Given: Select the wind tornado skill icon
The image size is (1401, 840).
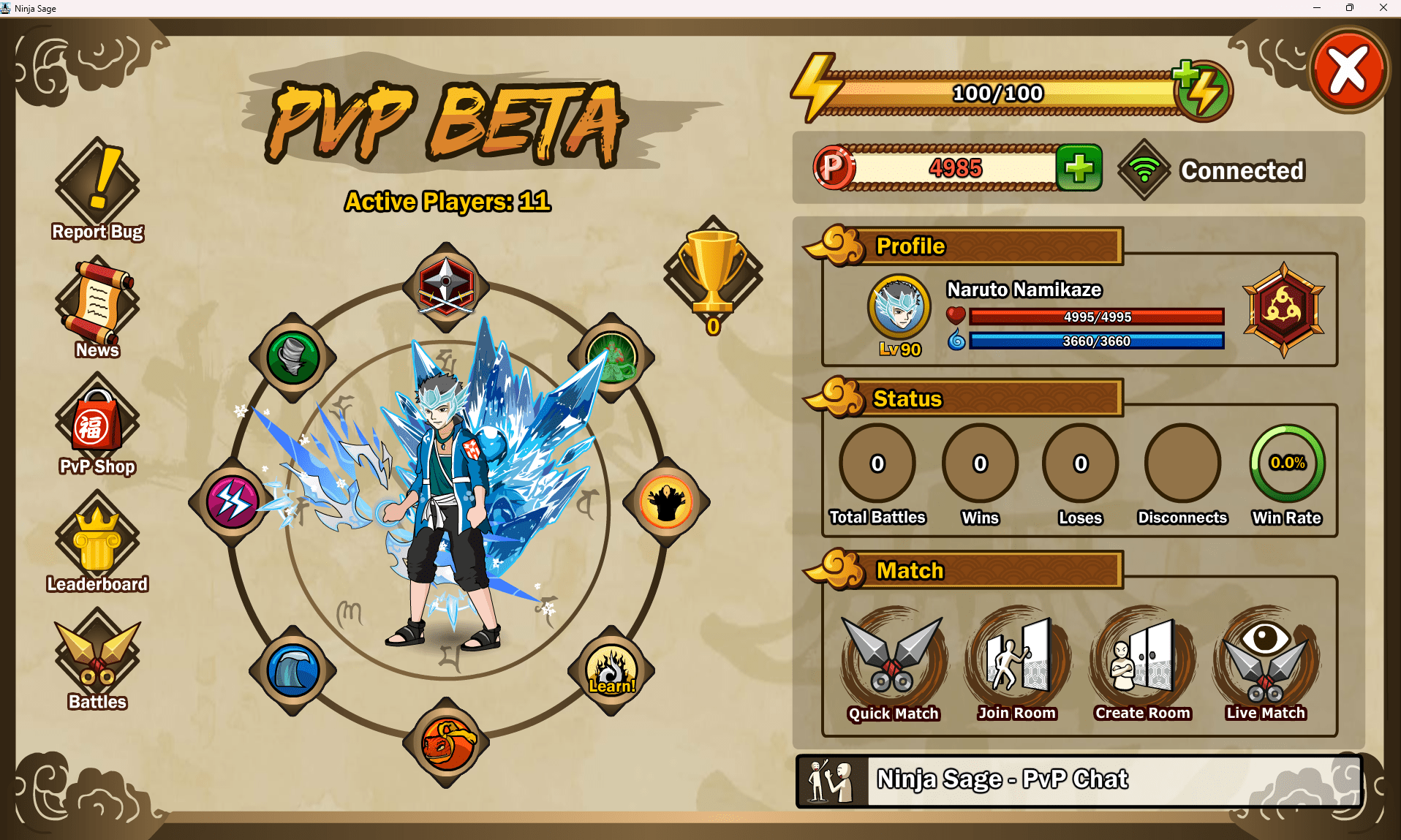Looking at the screenshot, I should pyautogui.click(x=292, y=357).
